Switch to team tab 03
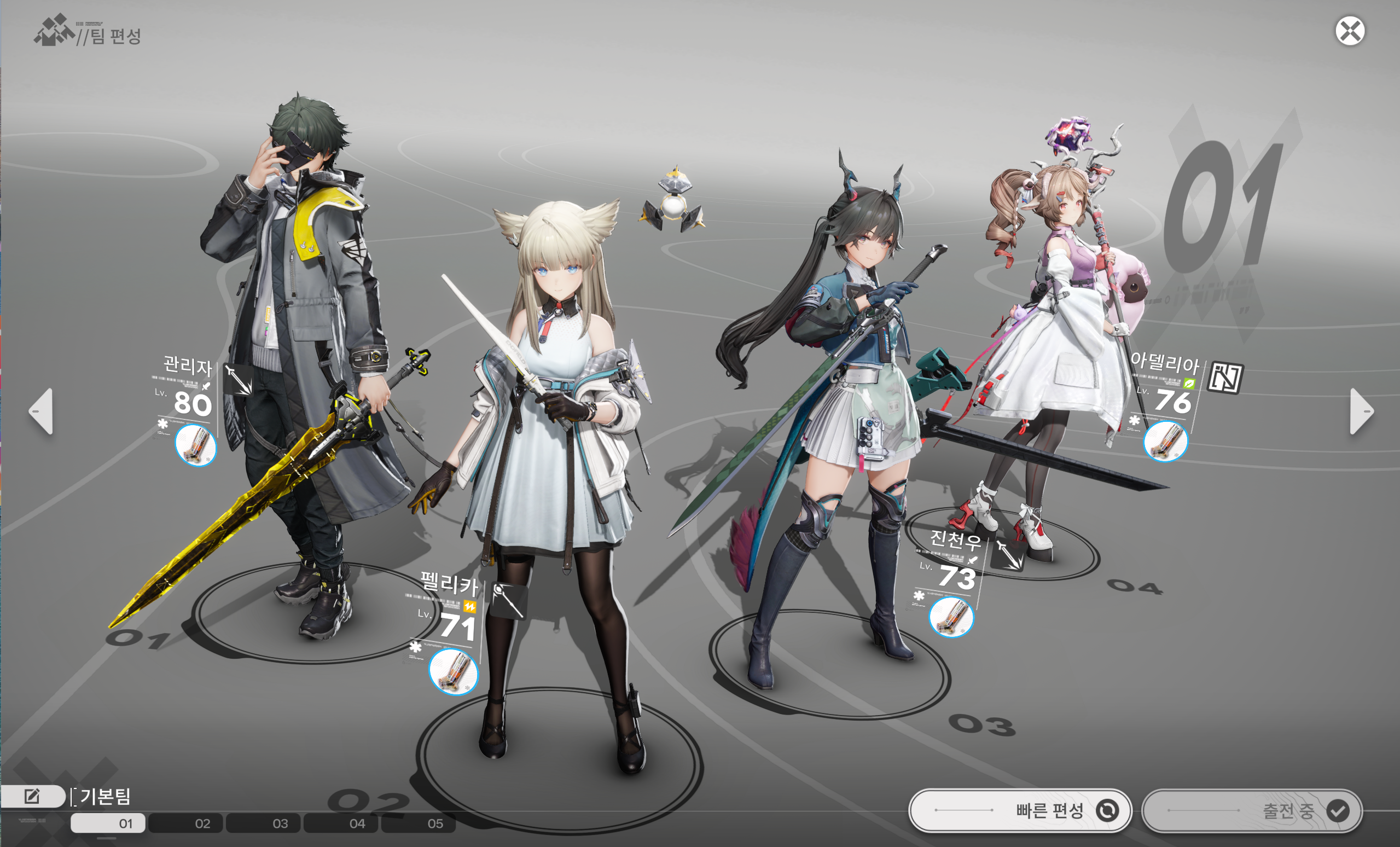1400x847 pixels. pyautogui.click(x=263, y=823)
